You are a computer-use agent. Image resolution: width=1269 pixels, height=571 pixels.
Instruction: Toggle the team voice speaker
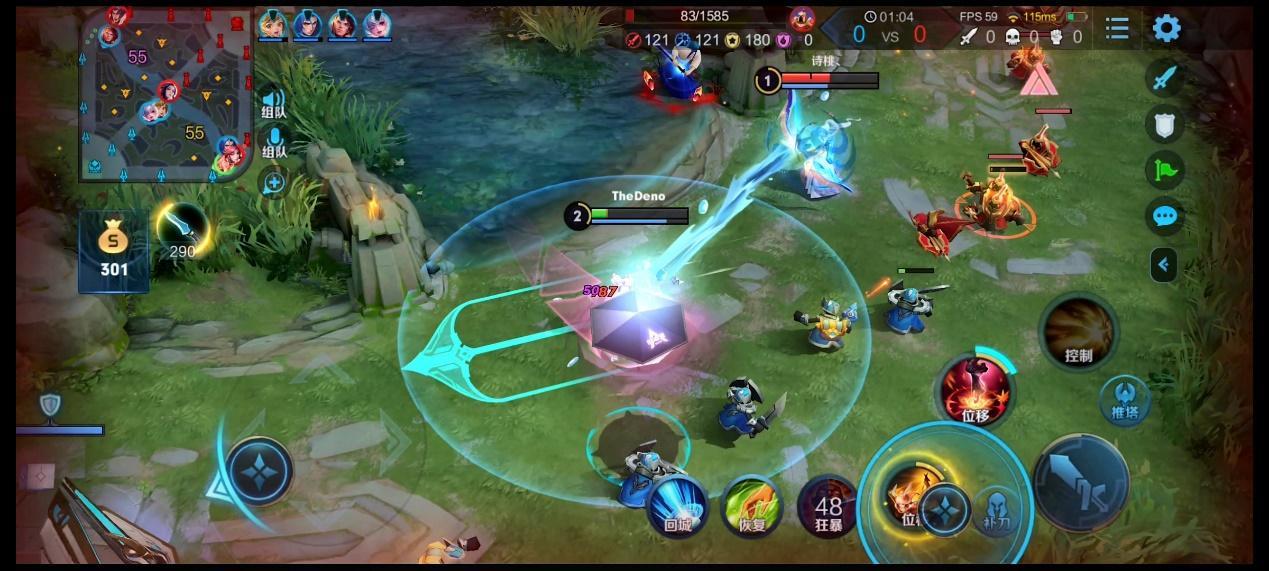pos(273,102)
